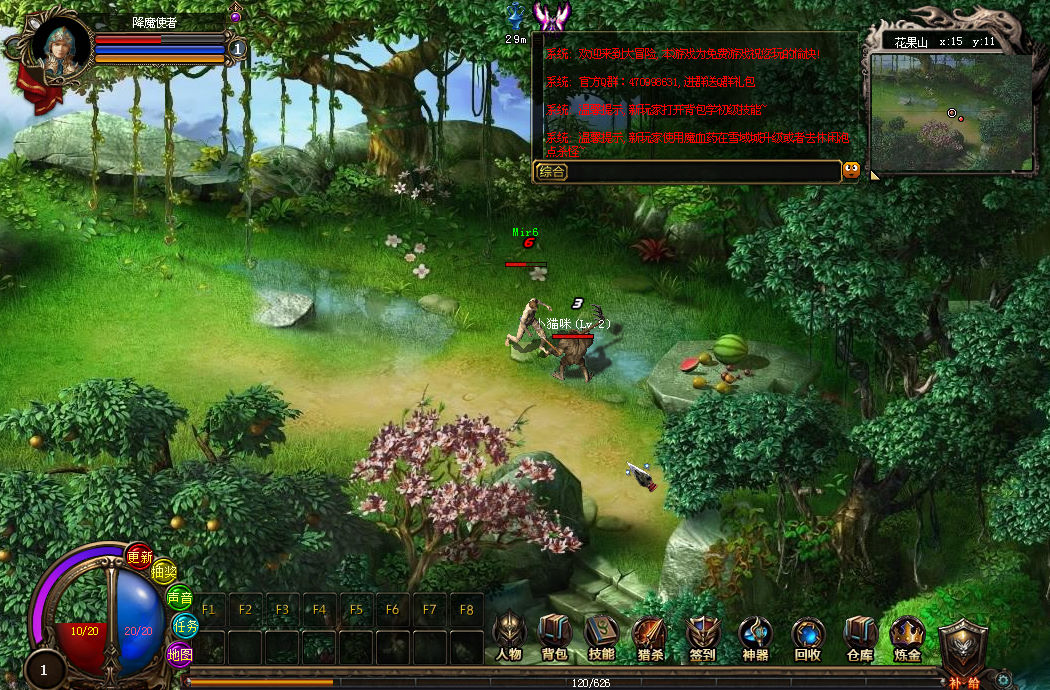Open the 神器 artifact menu
Image resolution: width=1050 pixels, height=690 pixels.
(755, 634)
